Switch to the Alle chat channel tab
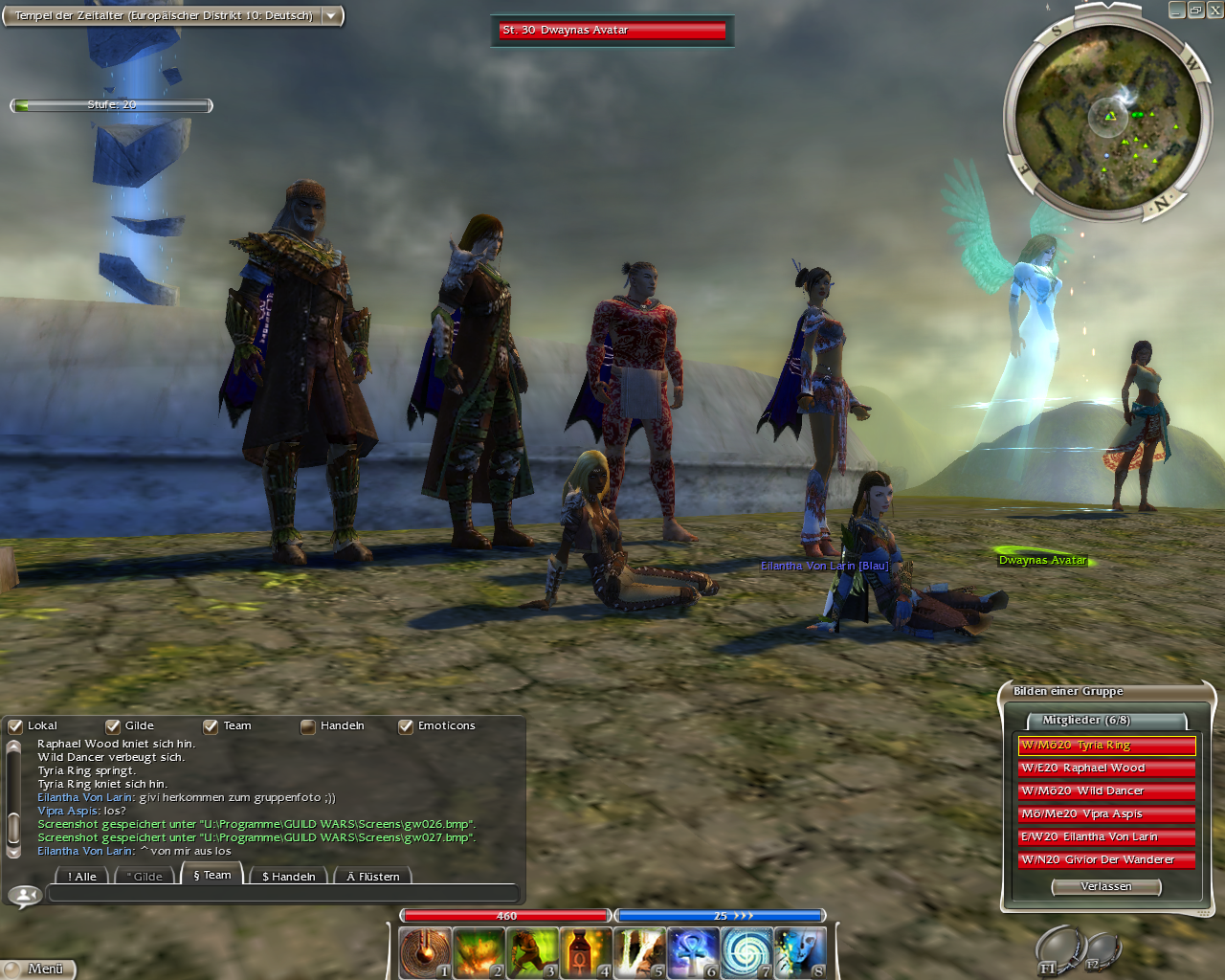1225x980 pixels. point(82,876)
